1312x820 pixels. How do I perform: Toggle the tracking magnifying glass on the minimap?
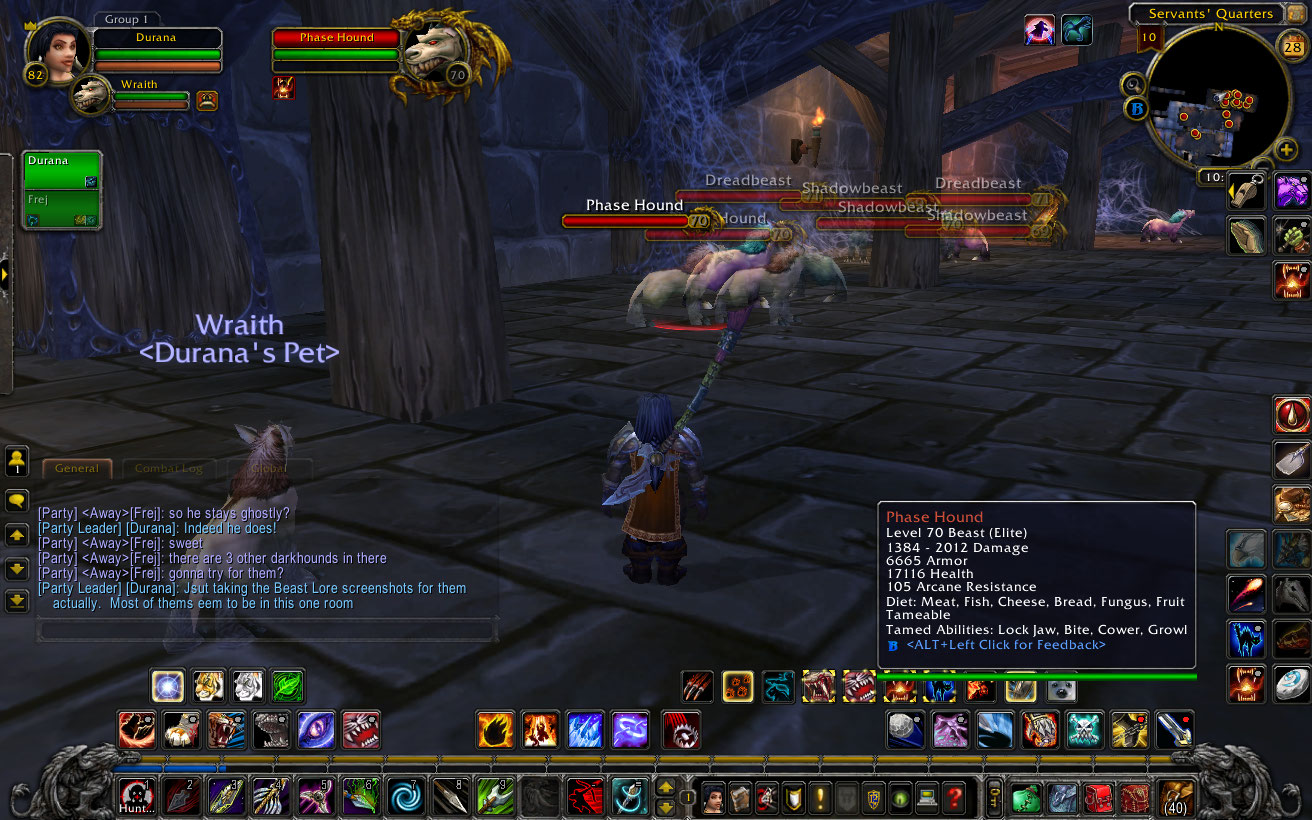[1133, 85]
